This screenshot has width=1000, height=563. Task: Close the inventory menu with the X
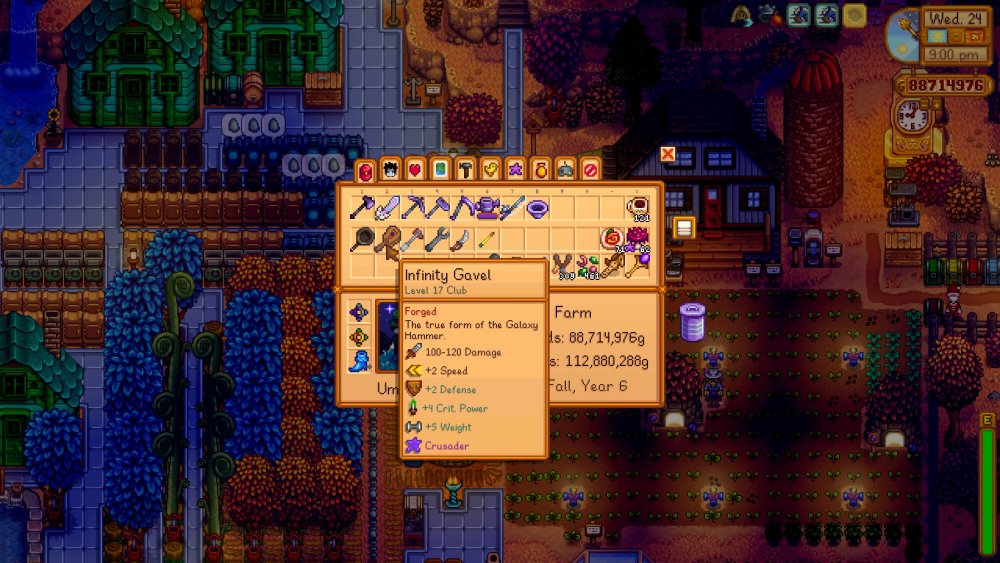point(668,155)
